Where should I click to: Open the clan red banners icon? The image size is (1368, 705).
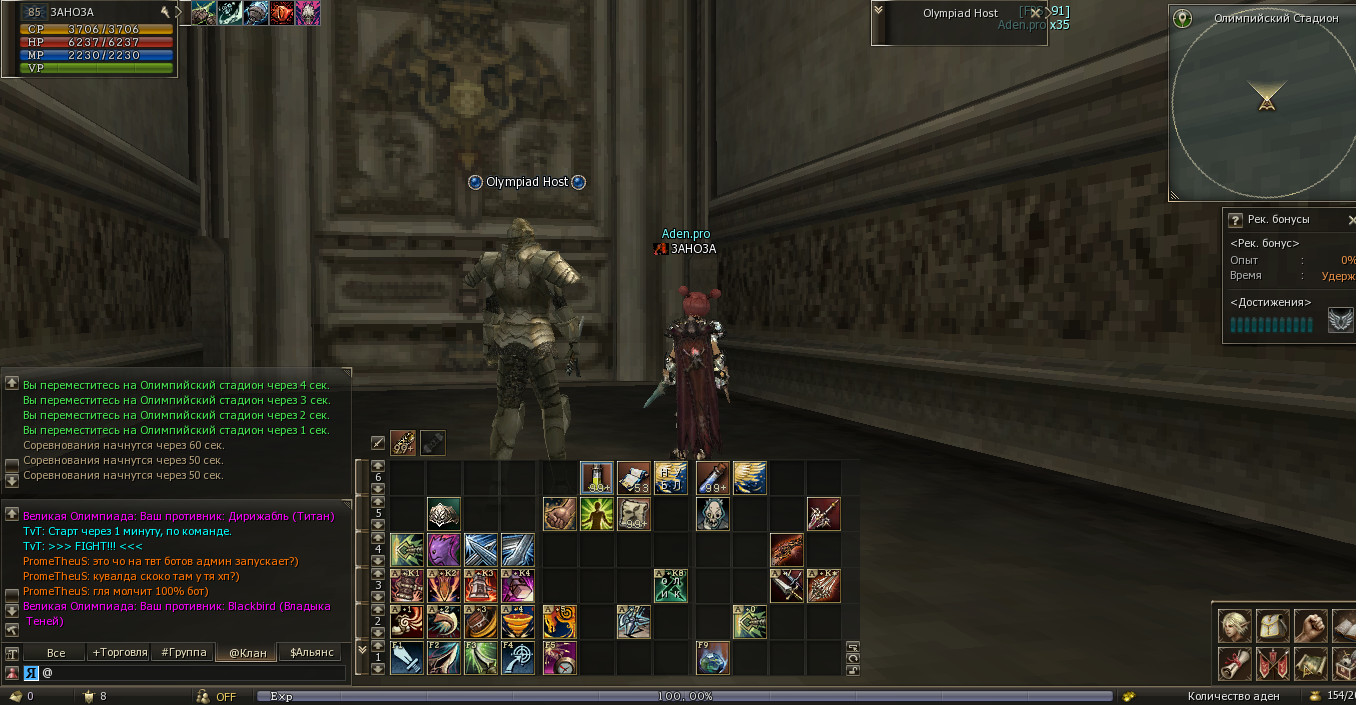(1271, 662)
